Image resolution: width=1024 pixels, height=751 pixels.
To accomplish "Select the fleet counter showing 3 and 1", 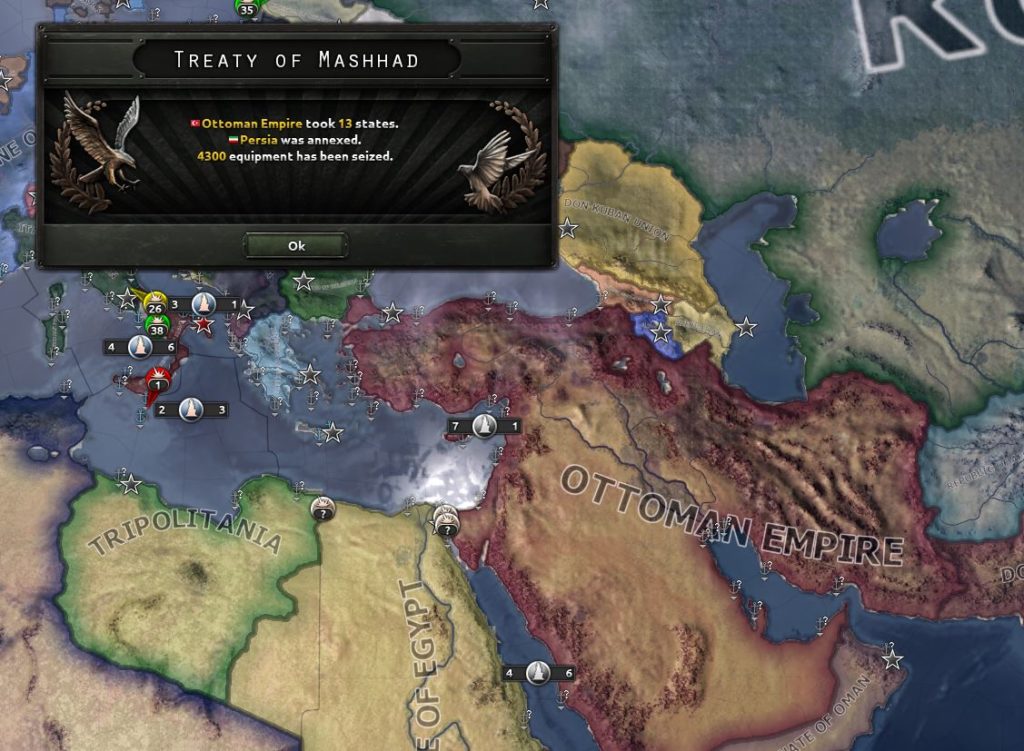I will 203,303.
